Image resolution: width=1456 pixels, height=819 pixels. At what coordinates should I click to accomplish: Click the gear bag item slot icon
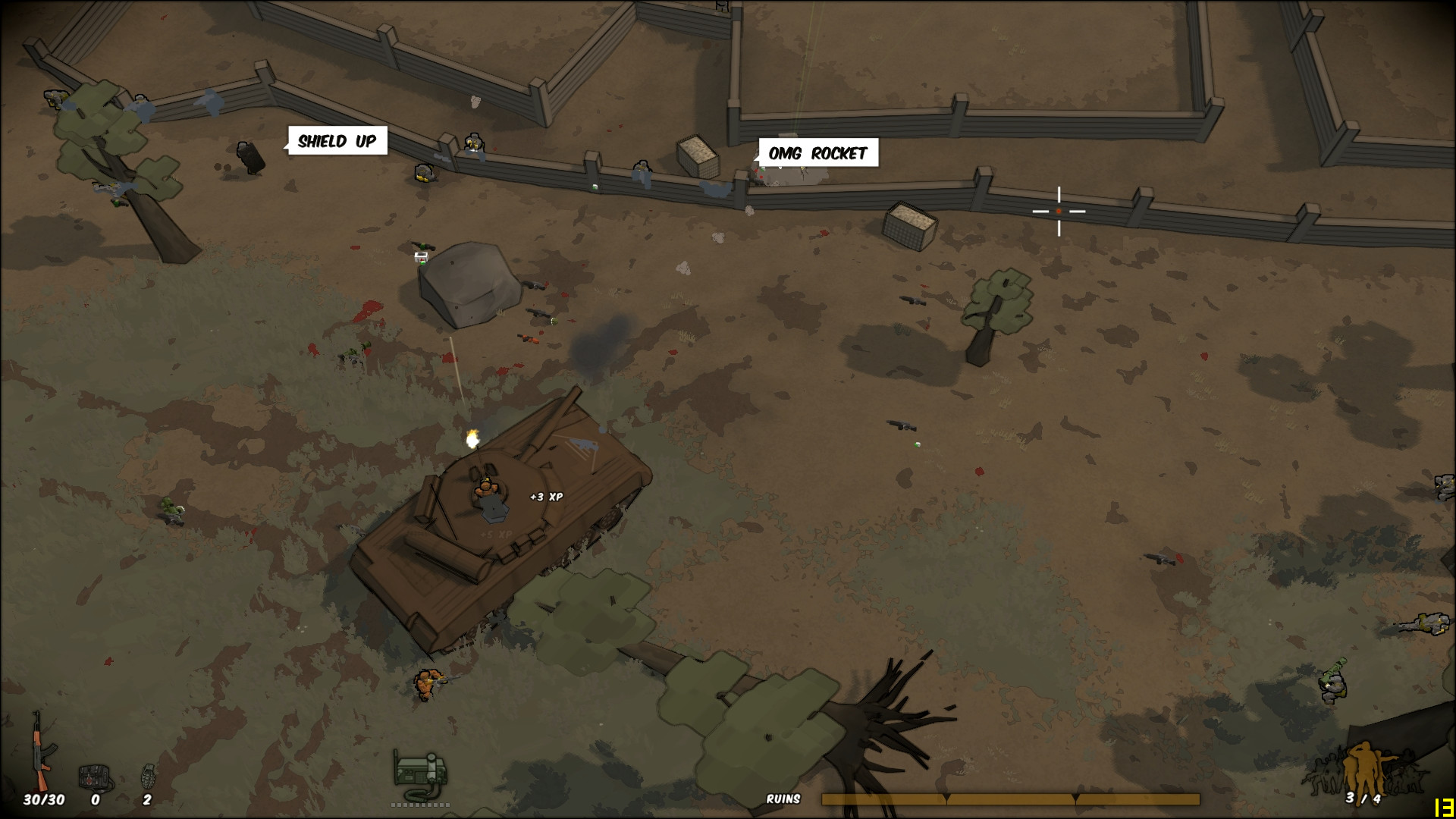93,775
